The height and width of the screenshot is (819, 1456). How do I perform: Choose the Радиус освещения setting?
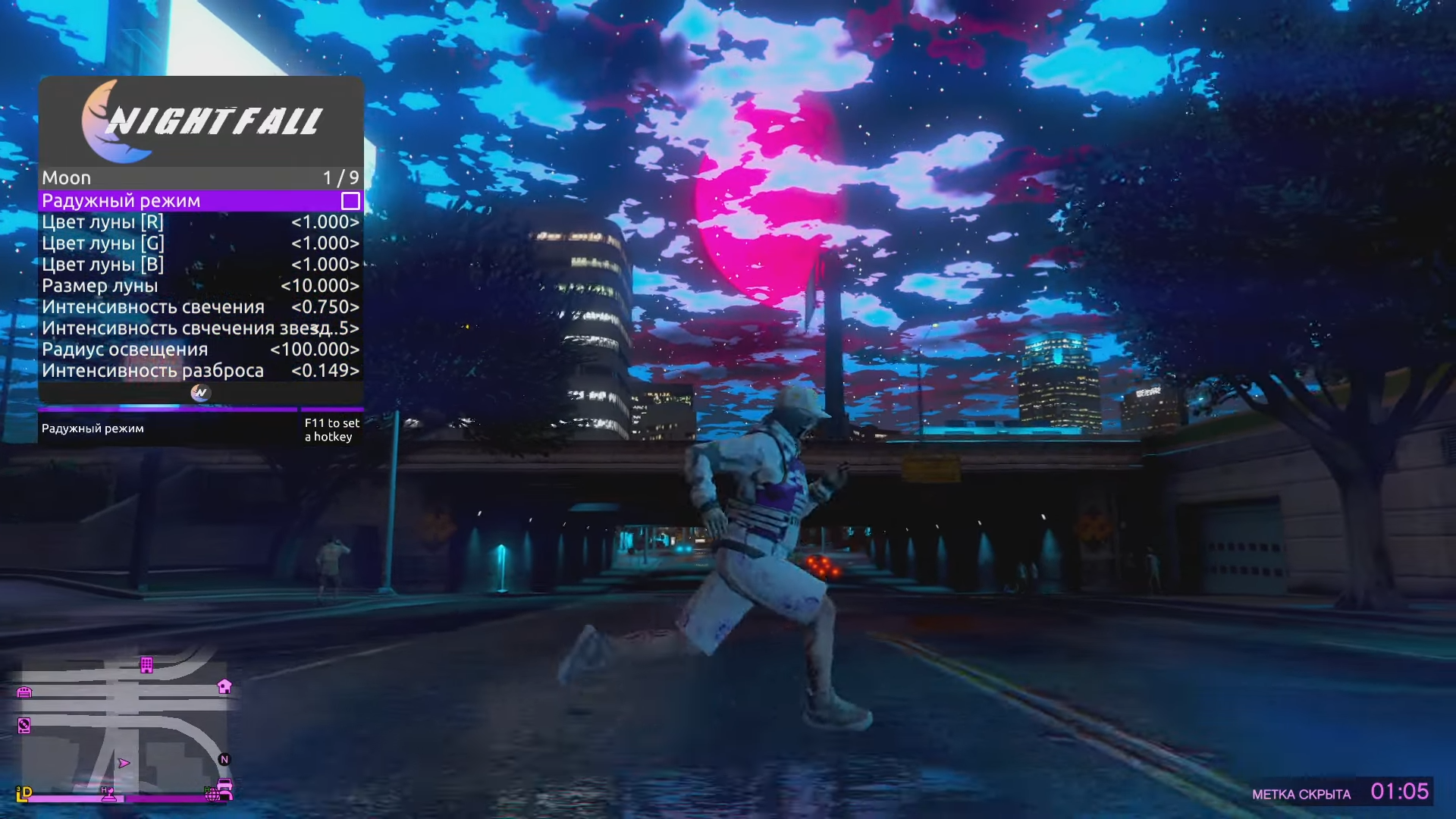tap(200, 350)
